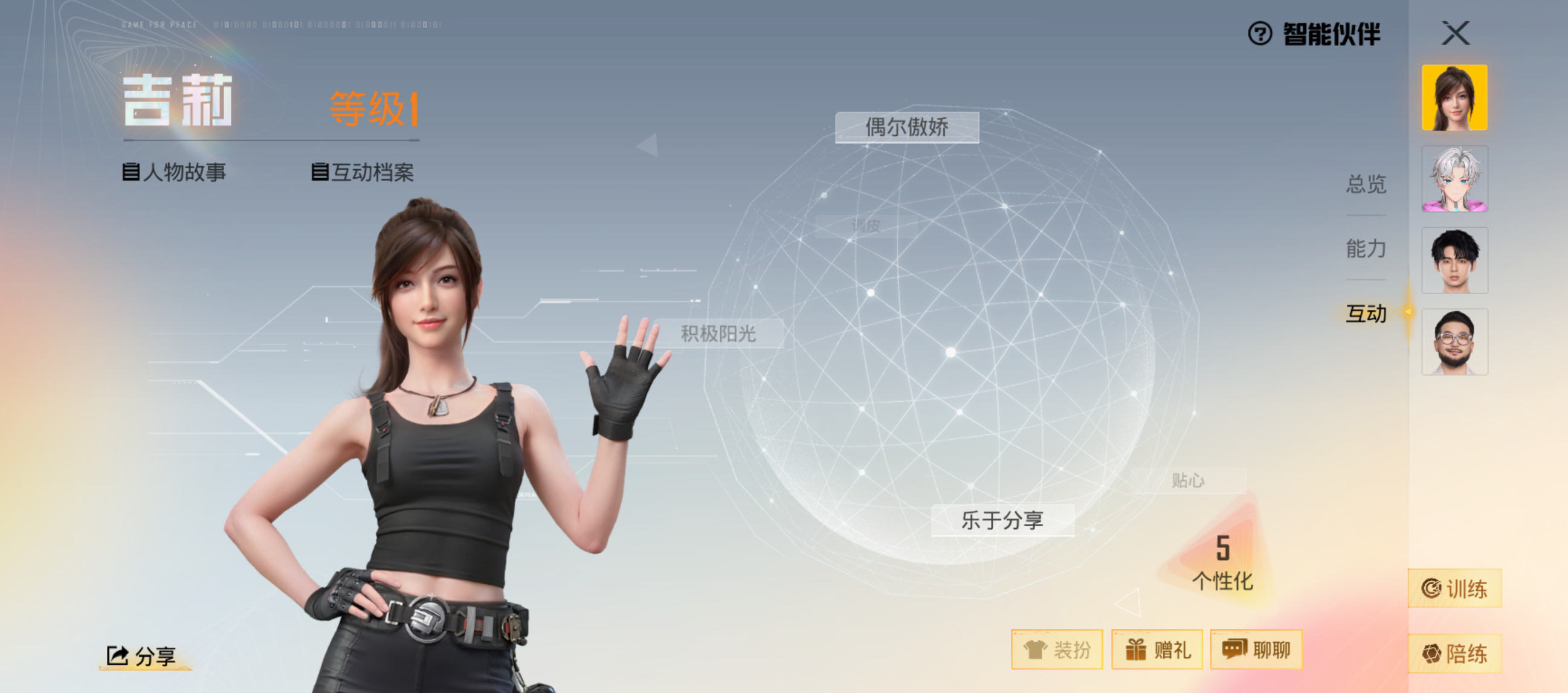Share the companion via 分享
The image size is (1568, 693).
click(143, 656)
